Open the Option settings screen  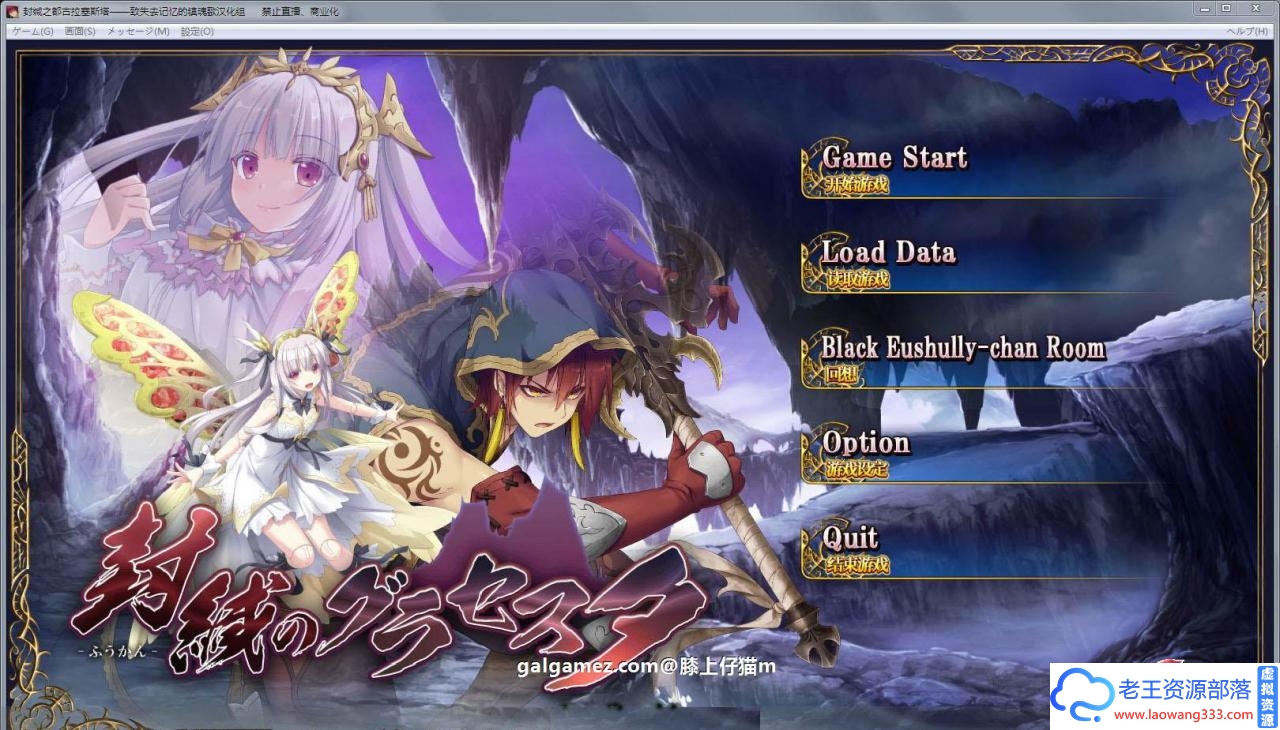[867, 443]
